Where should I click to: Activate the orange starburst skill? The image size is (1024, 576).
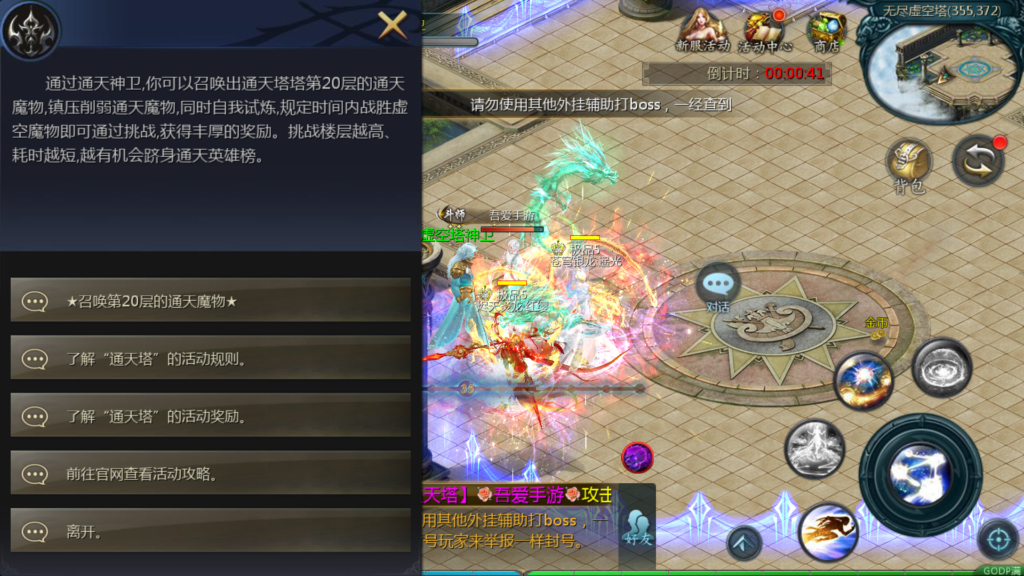864,381
